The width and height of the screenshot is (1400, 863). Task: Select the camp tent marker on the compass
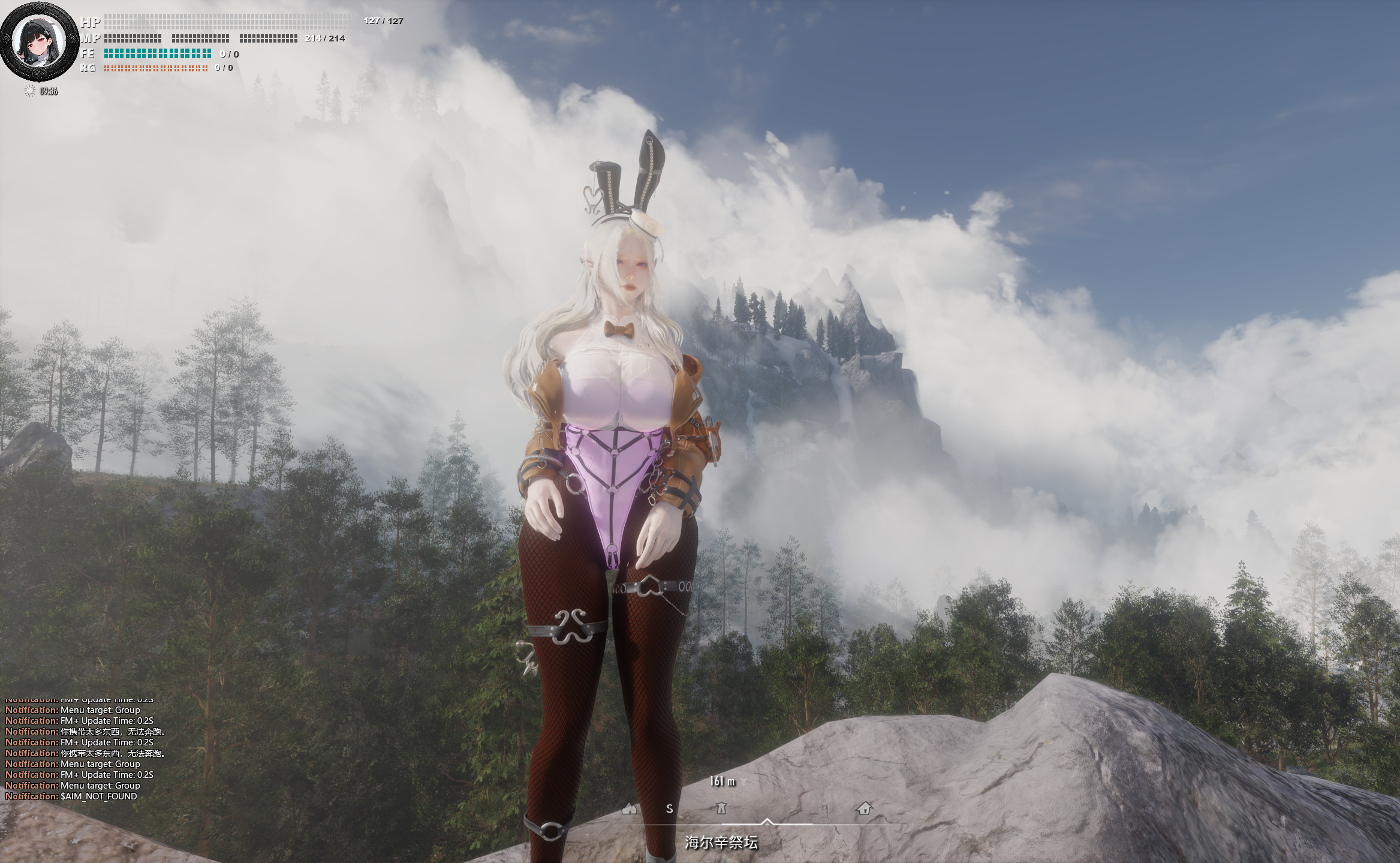629,808
